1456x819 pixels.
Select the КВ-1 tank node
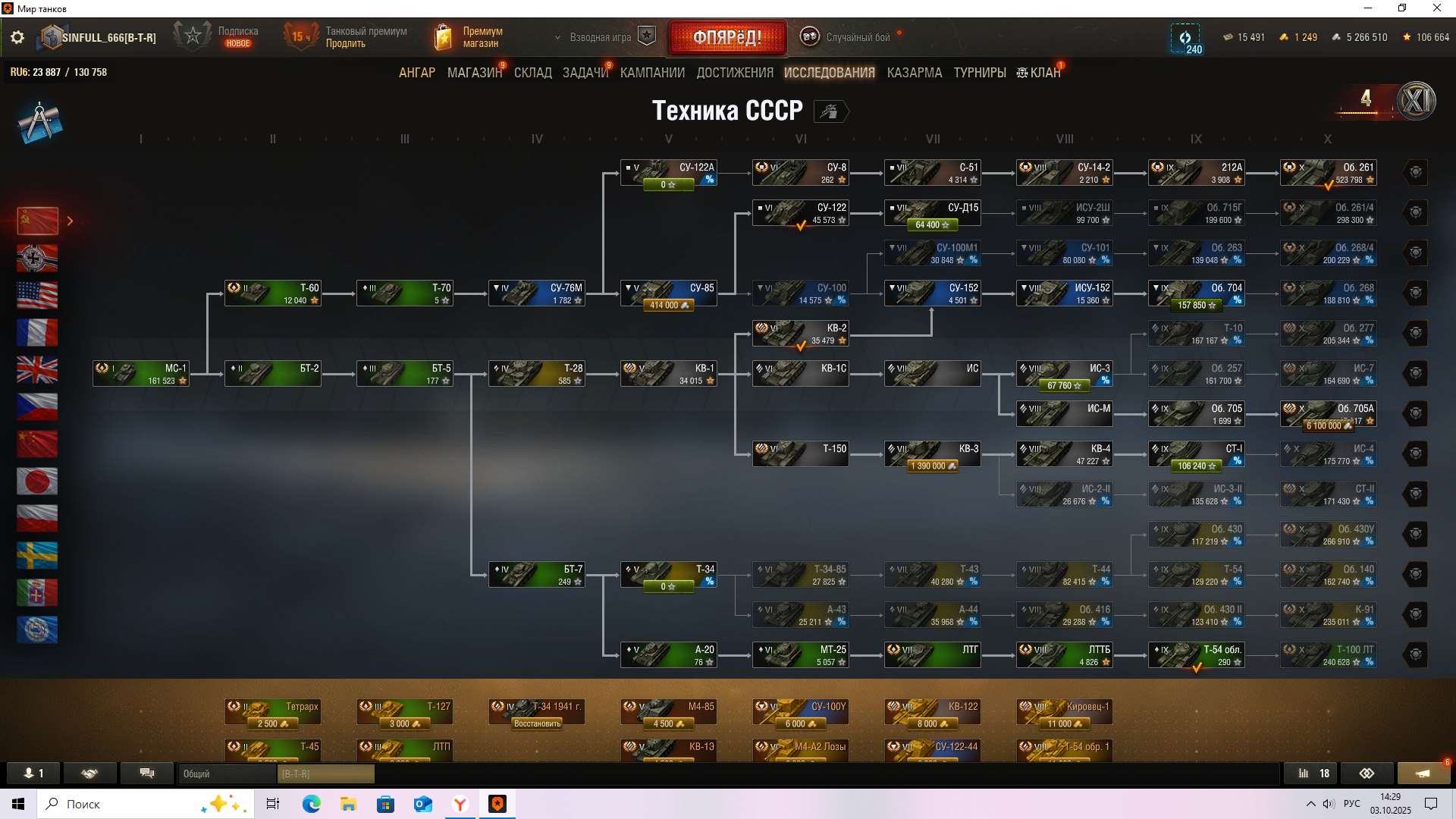coord(668,374)
